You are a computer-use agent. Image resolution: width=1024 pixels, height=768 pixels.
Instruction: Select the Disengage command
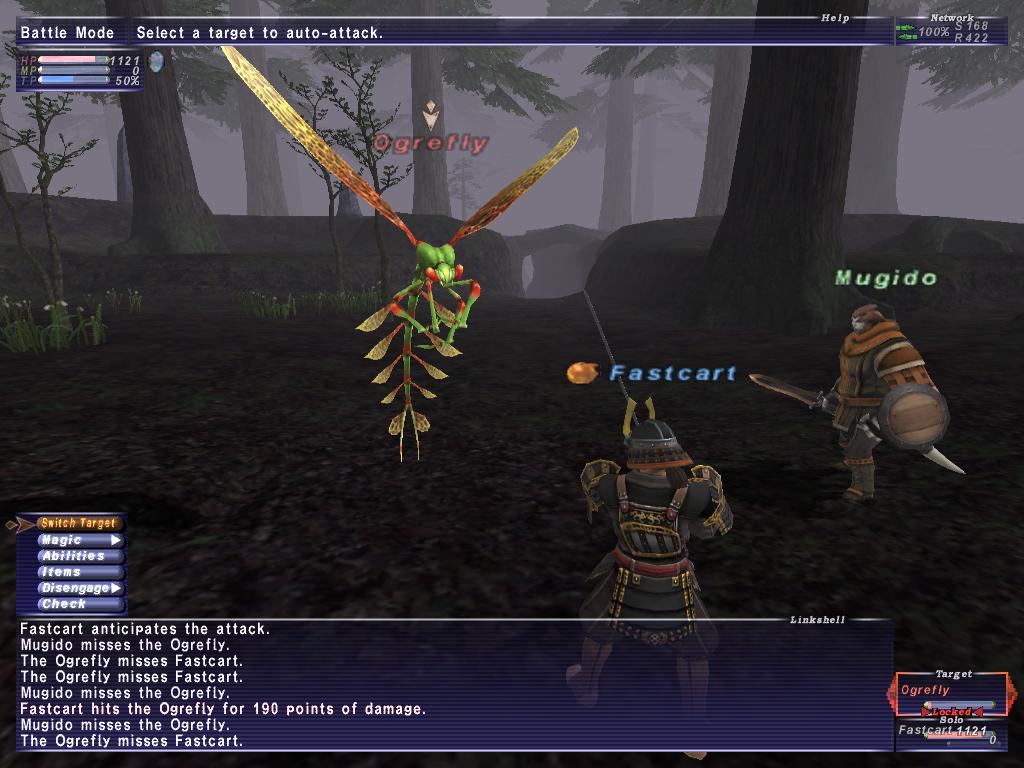pyautogui.click(x=78, y=588)
